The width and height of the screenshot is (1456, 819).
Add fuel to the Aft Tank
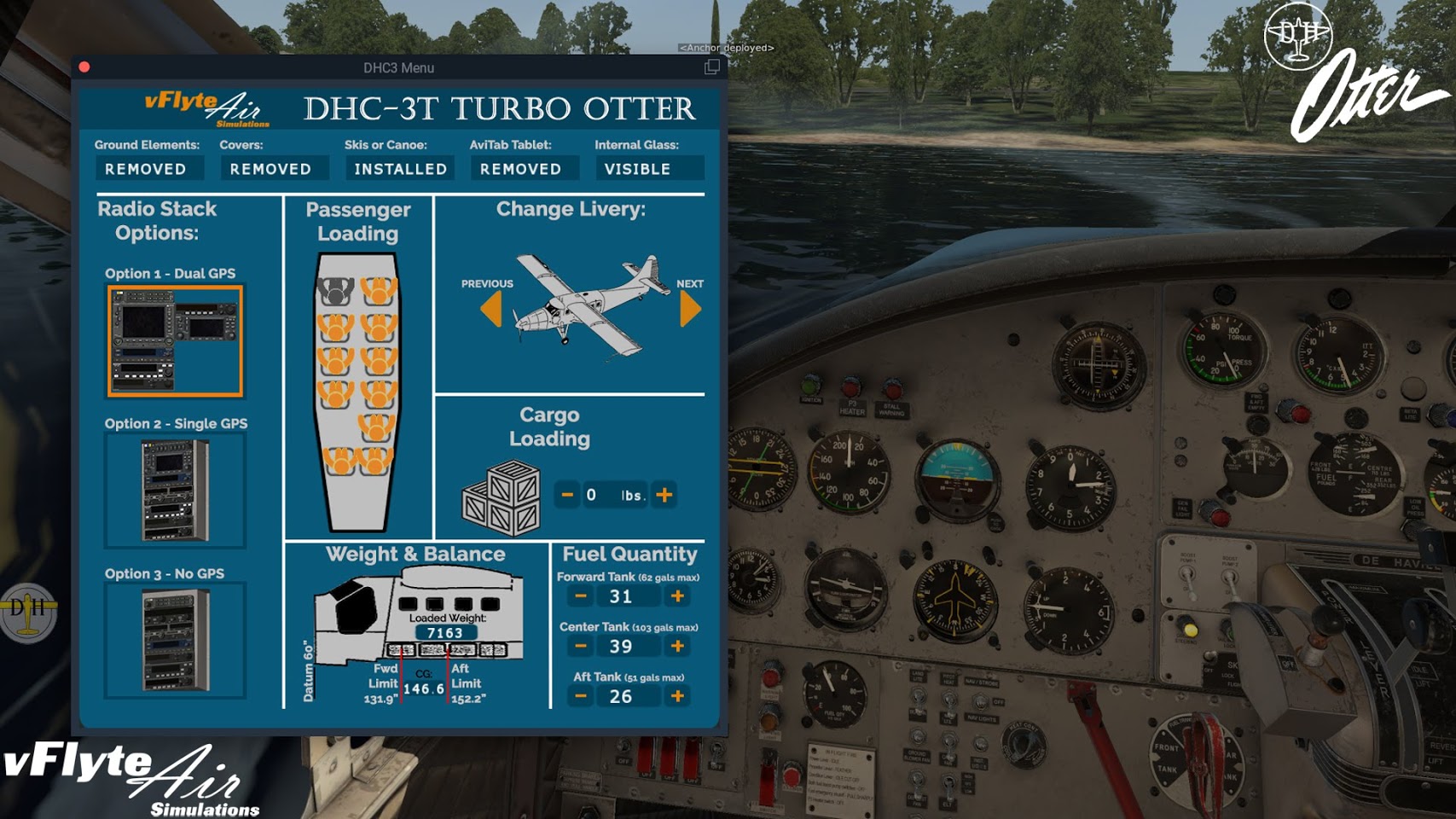pyautogui.click(x=677, y=696)
